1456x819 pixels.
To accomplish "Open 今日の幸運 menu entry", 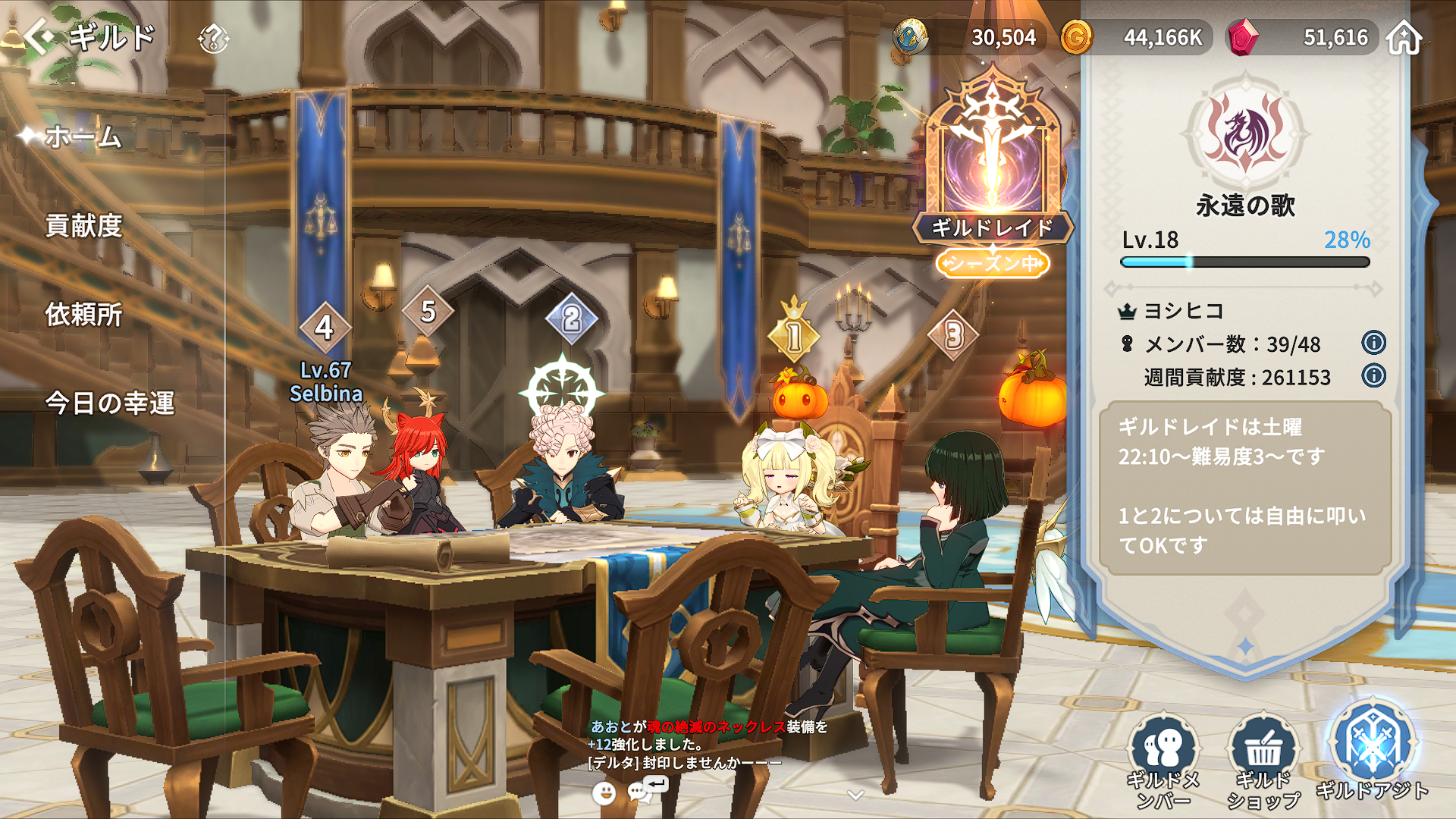I will pos(110,403).
